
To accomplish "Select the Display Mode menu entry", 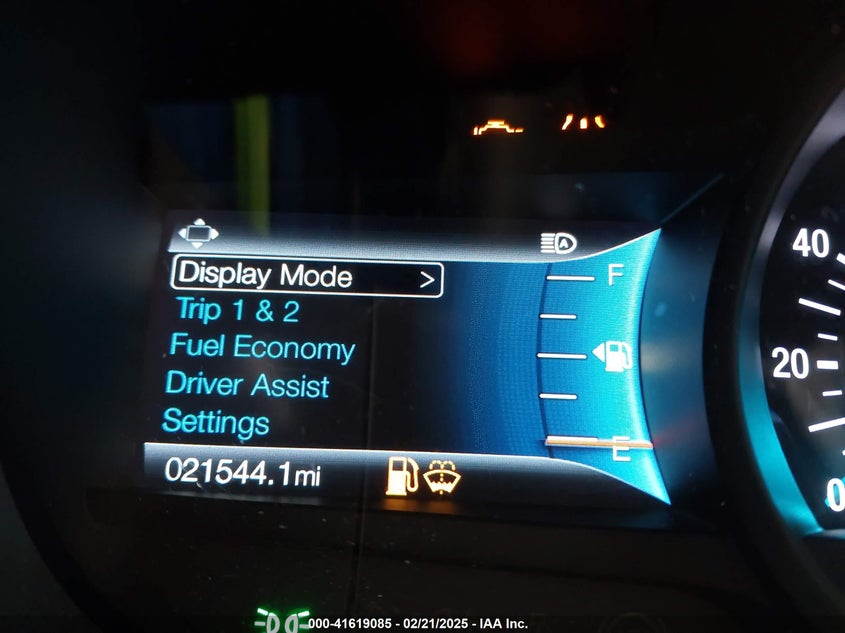I will pyautogui.click(x=266, y=275).
